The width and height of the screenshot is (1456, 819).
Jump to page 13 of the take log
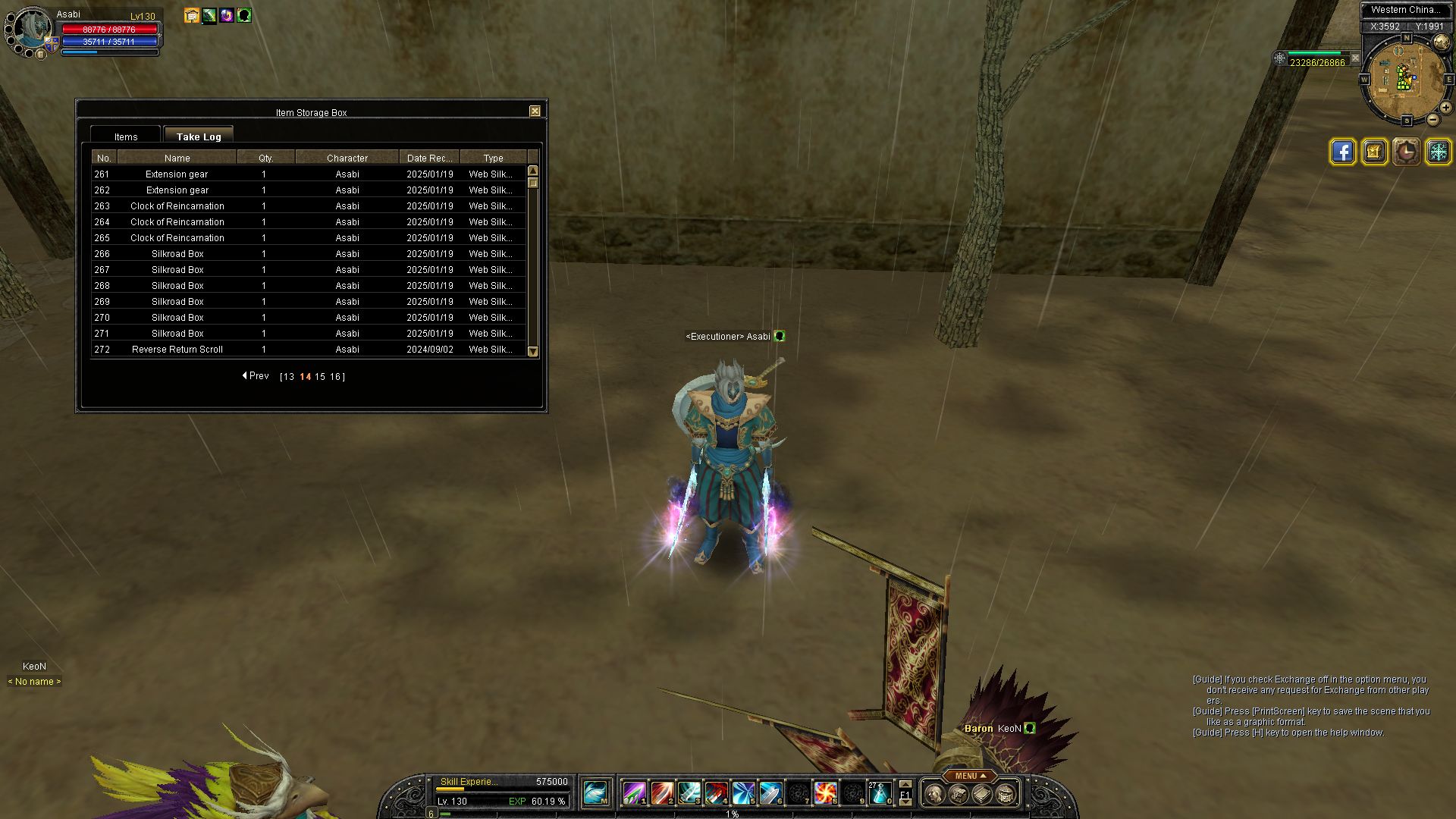click(x=288, y=377)
